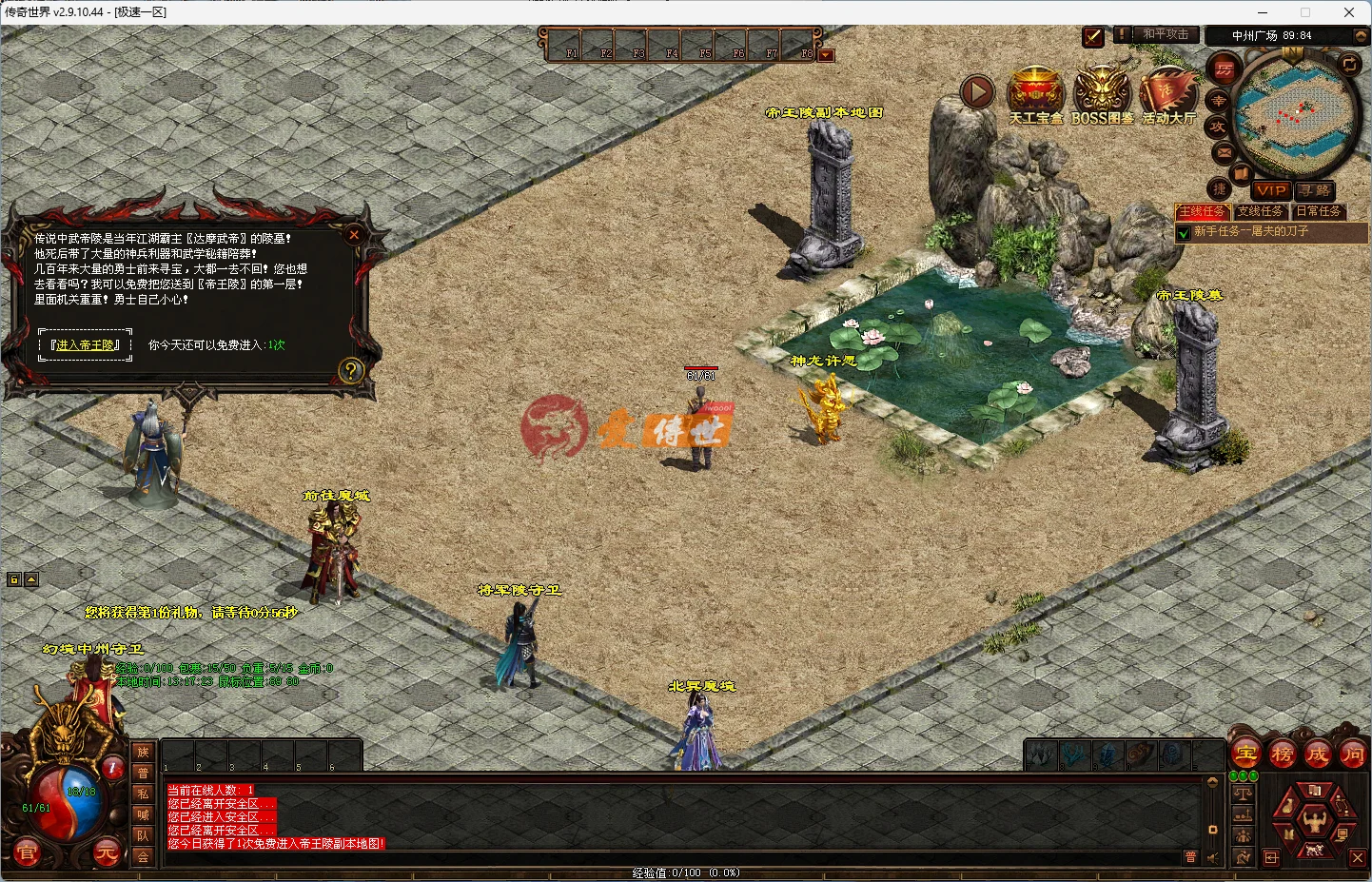1372x882 pixels.
Task: Toggle the 和平攻击 mode checkbox
Action: pyautogui.click(x=1092, y=36)
